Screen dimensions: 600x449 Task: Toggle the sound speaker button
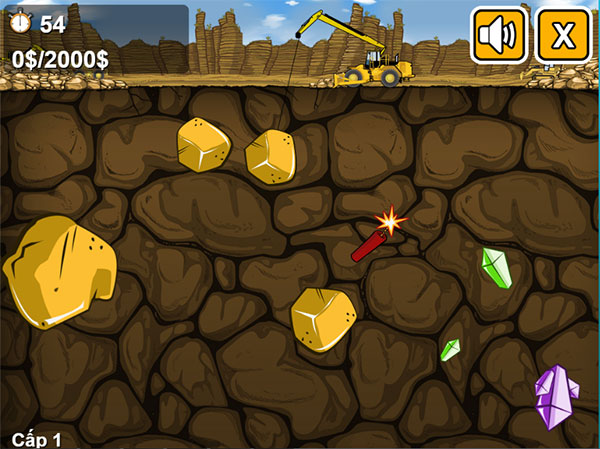499,36
